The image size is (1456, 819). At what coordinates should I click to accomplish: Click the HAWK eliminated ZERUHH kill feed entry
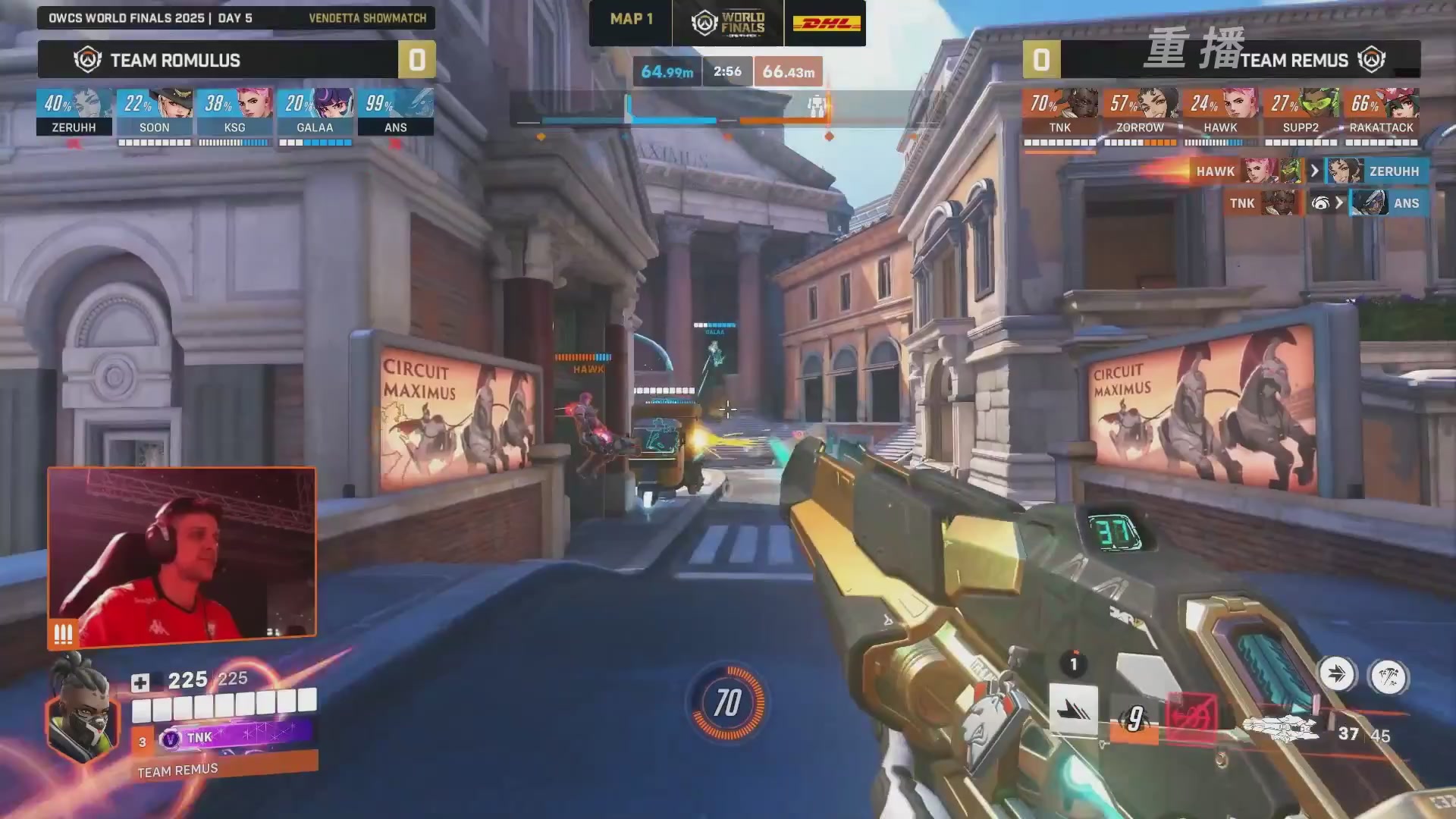point(1308,171)
